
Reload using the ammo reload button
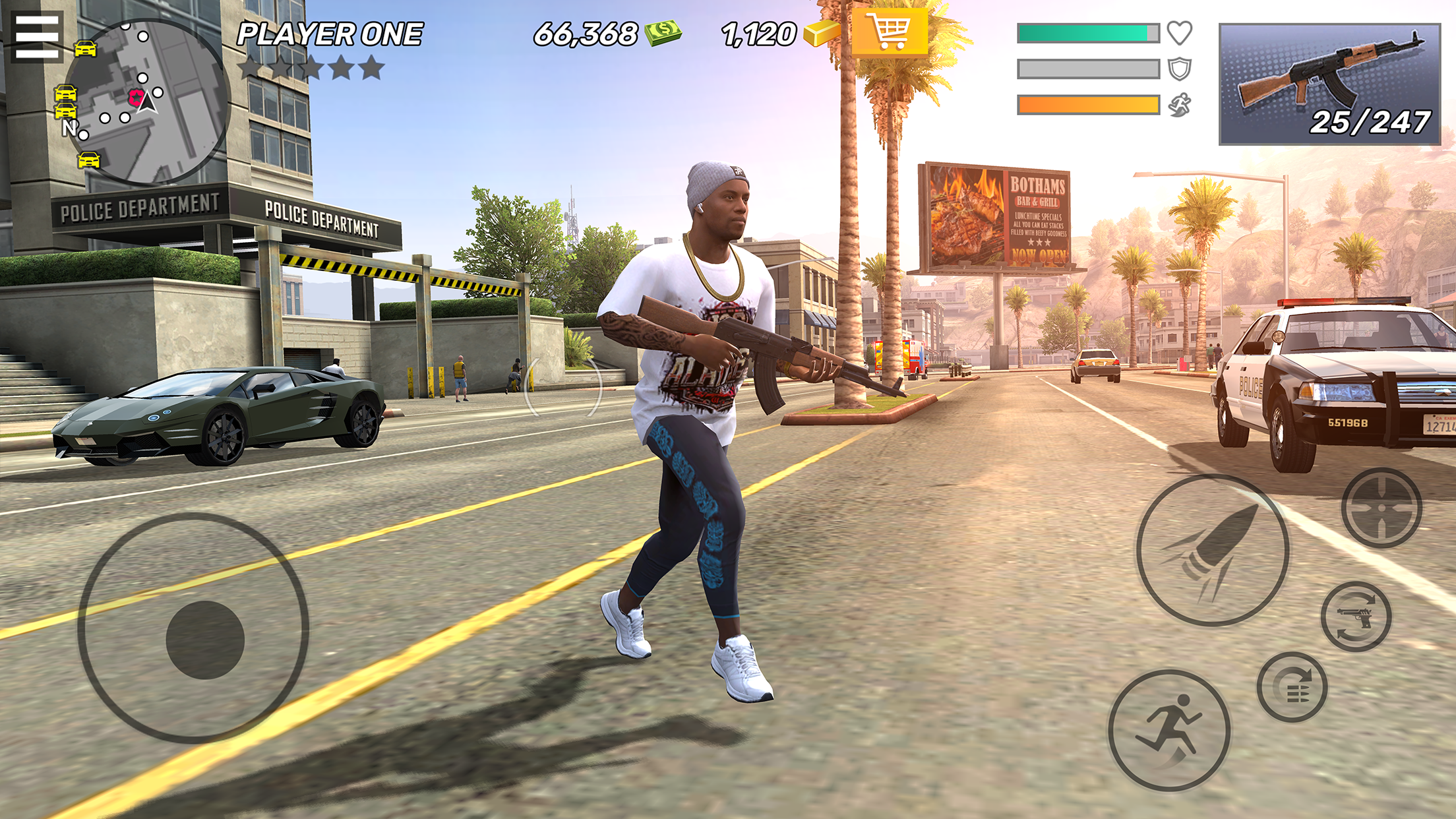pos(1292,687)
